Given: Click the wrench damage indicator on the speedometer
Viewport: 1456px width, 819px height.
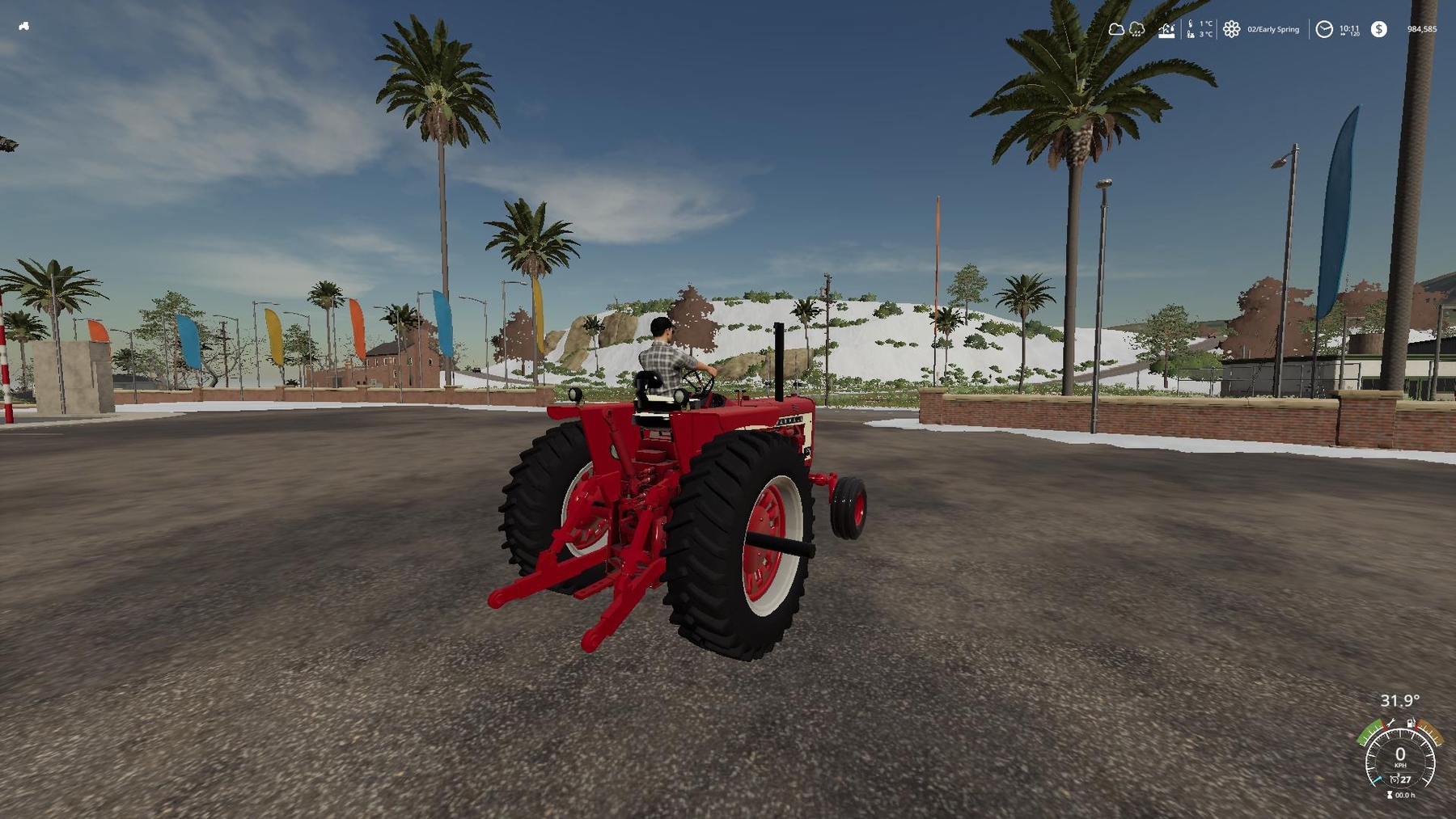Looking at the screenshot, I should point(1390,722).
